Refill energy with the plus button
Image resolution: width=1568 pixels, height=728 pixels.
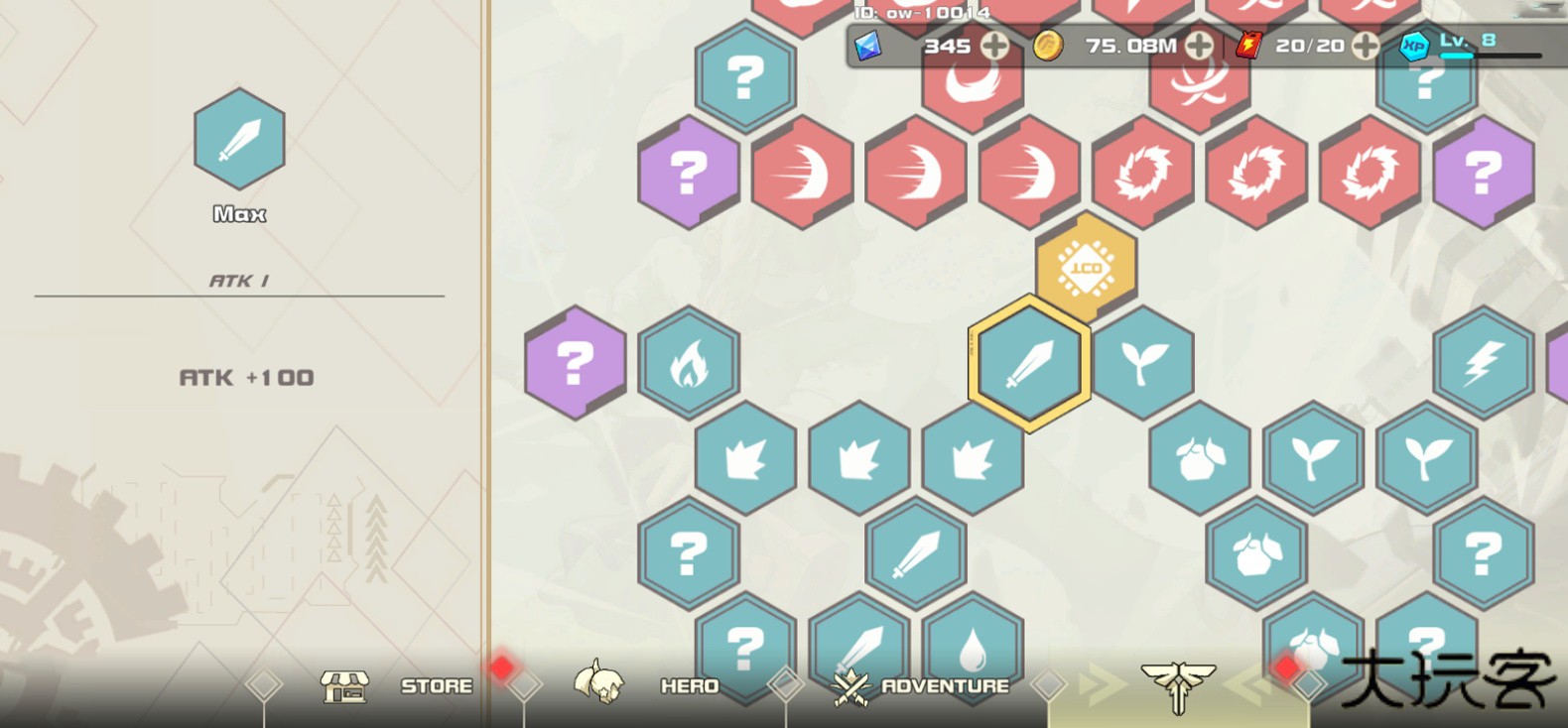click(x=1367, y=45)
